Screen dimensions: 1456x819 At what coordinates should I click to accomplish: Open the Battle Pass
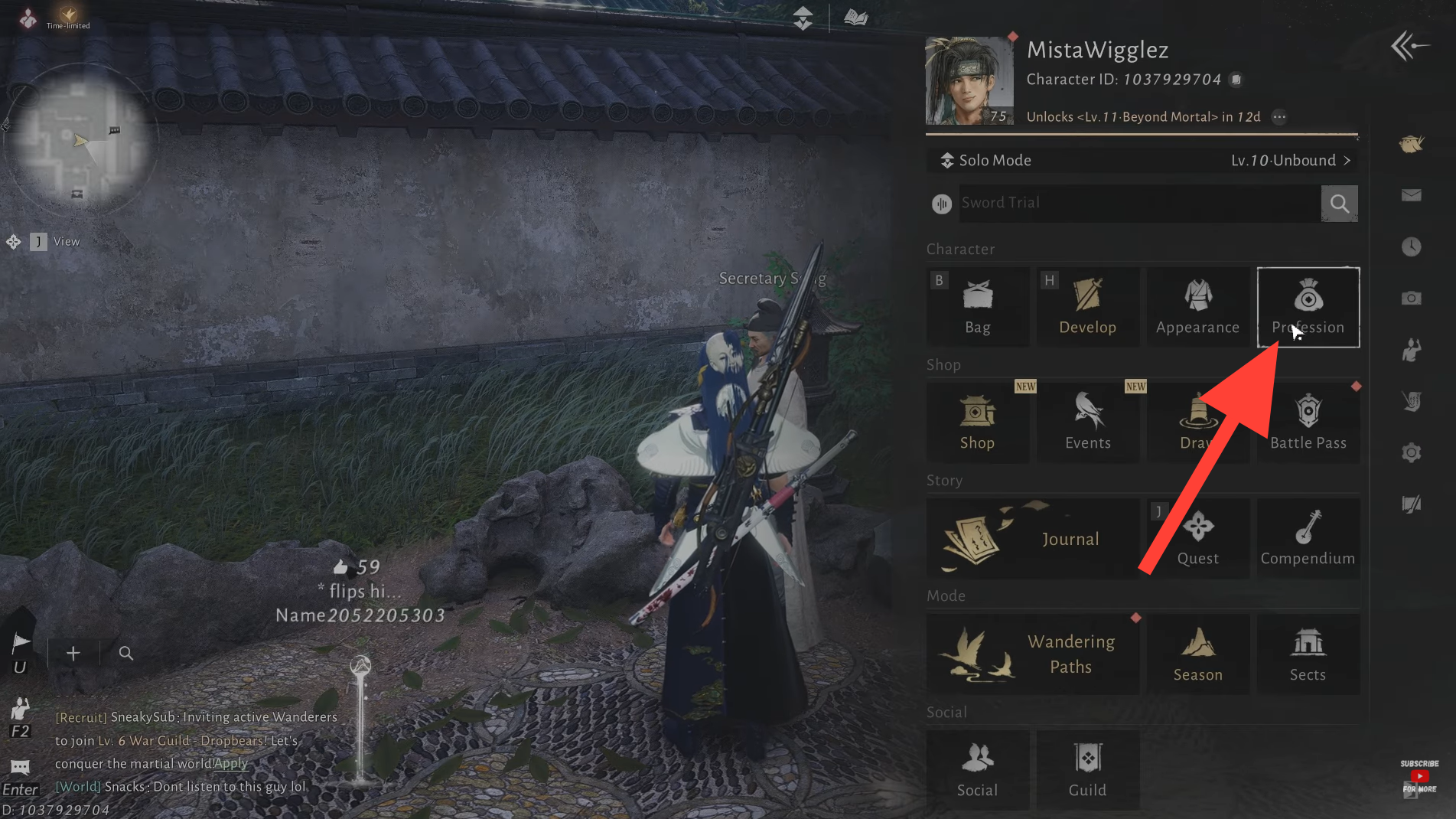pyautogui.click(x=1308, y=423)
